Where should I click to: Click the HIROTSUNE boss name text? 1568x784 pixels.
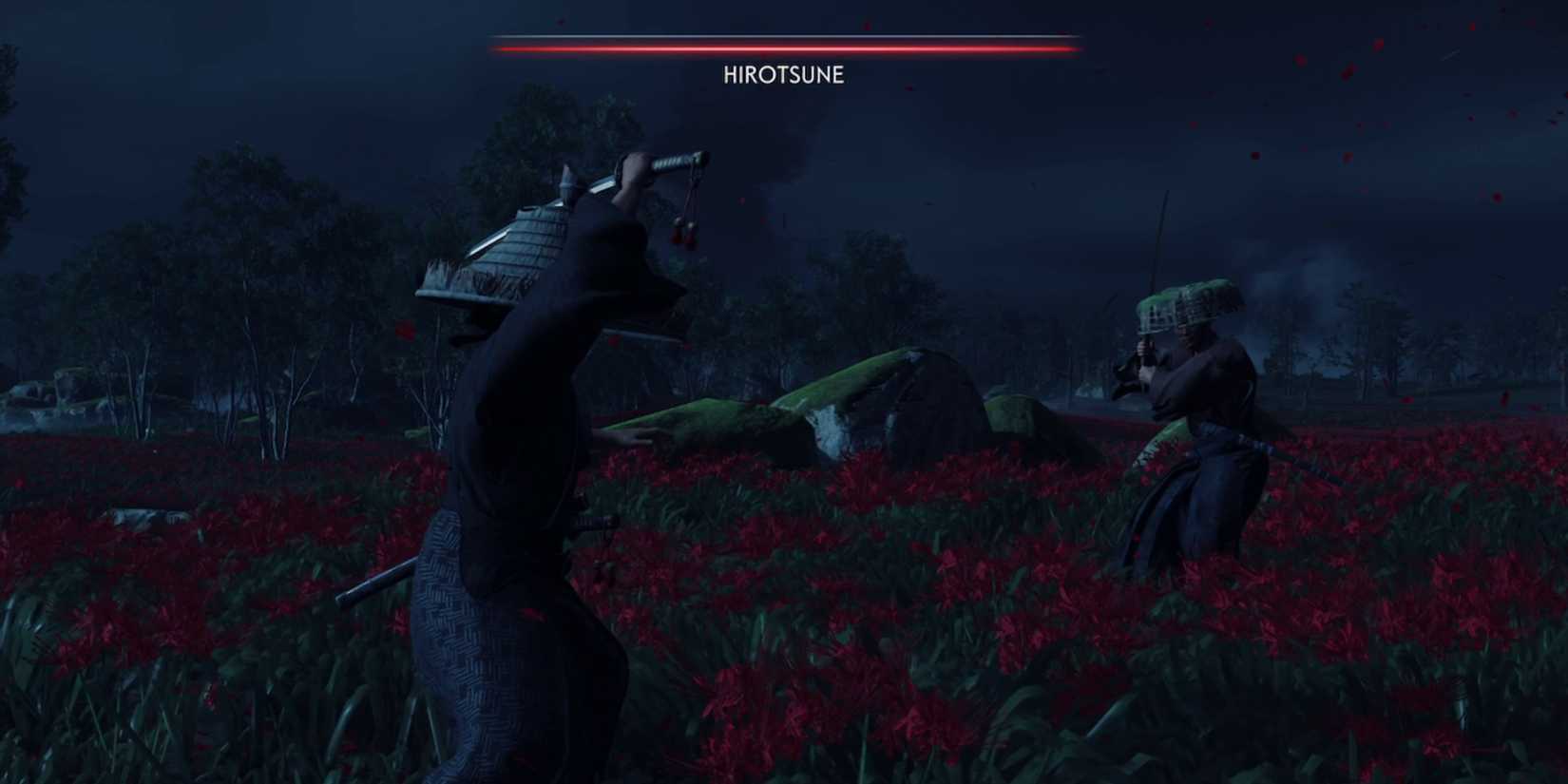point(782,73)
